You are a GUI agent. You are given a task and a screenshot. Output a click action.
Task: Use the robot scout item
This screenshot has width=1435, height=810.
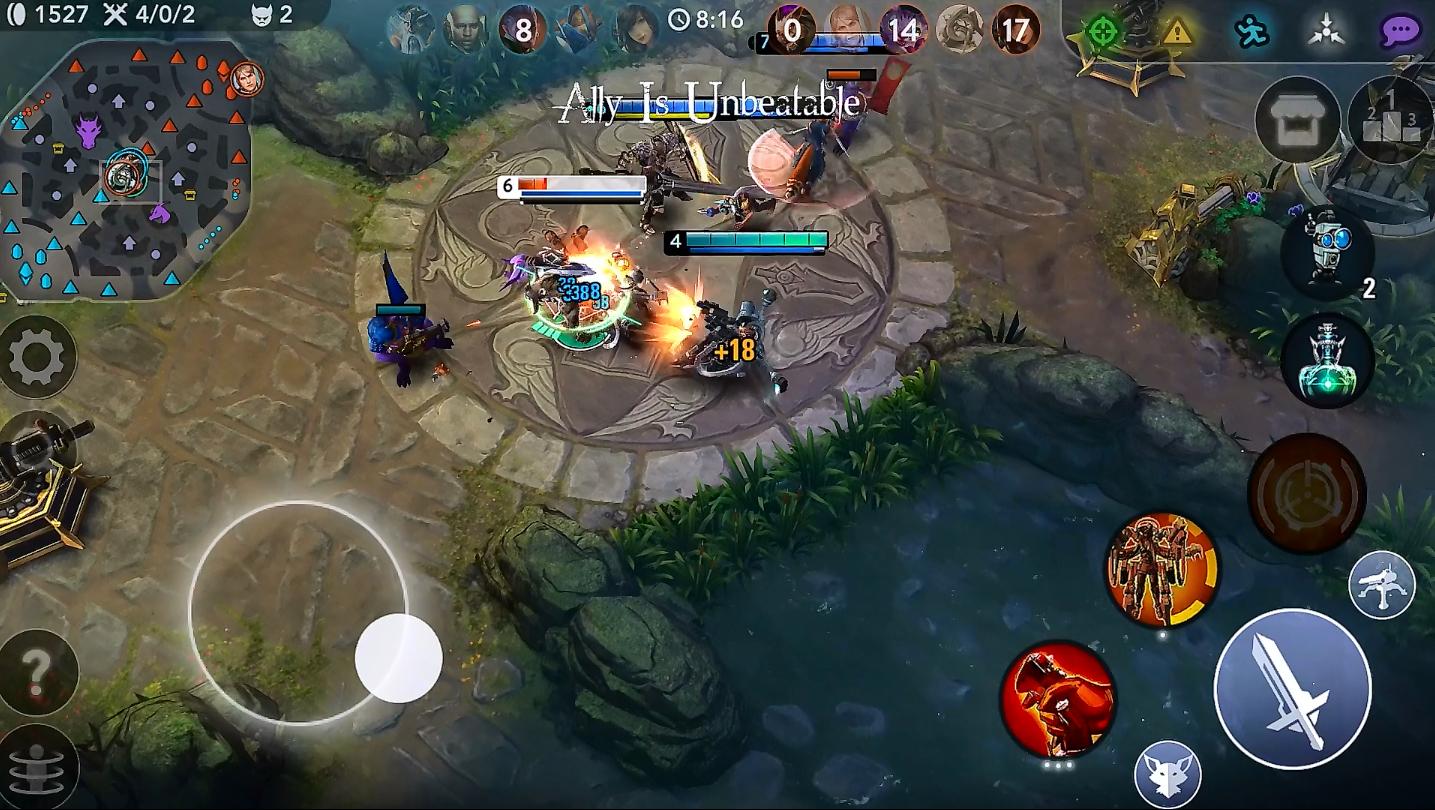1327,250
